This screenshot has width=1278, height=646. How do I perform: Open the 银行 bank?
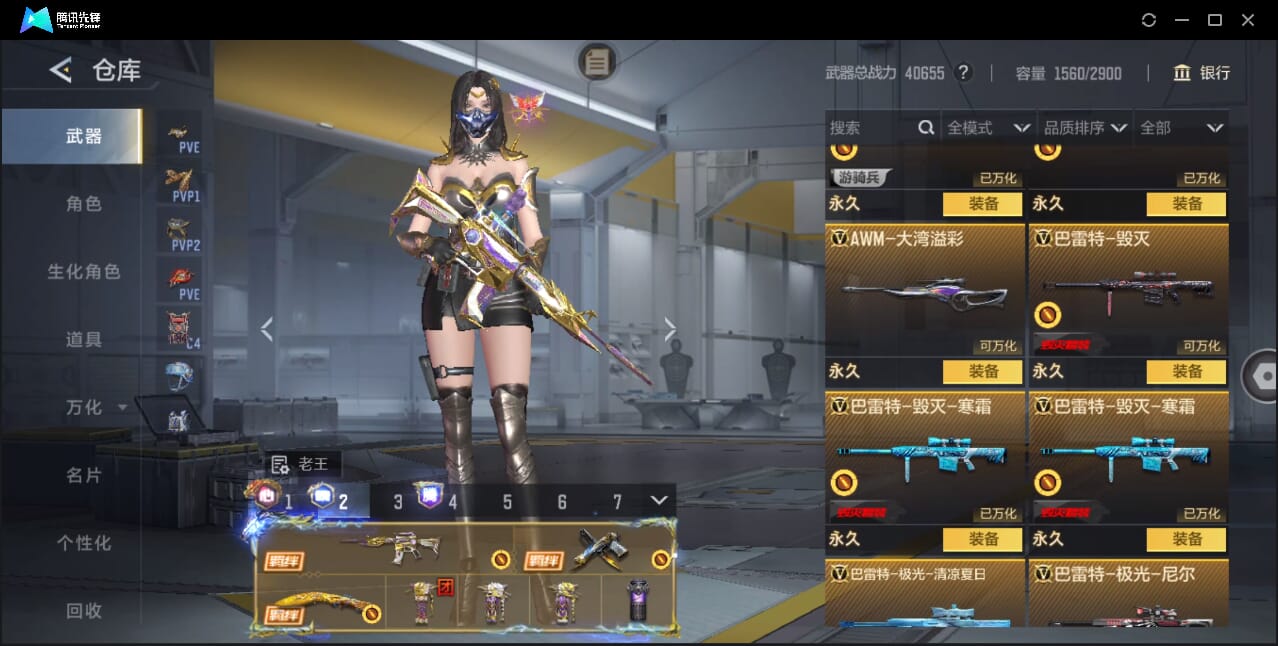(1202, 73)
